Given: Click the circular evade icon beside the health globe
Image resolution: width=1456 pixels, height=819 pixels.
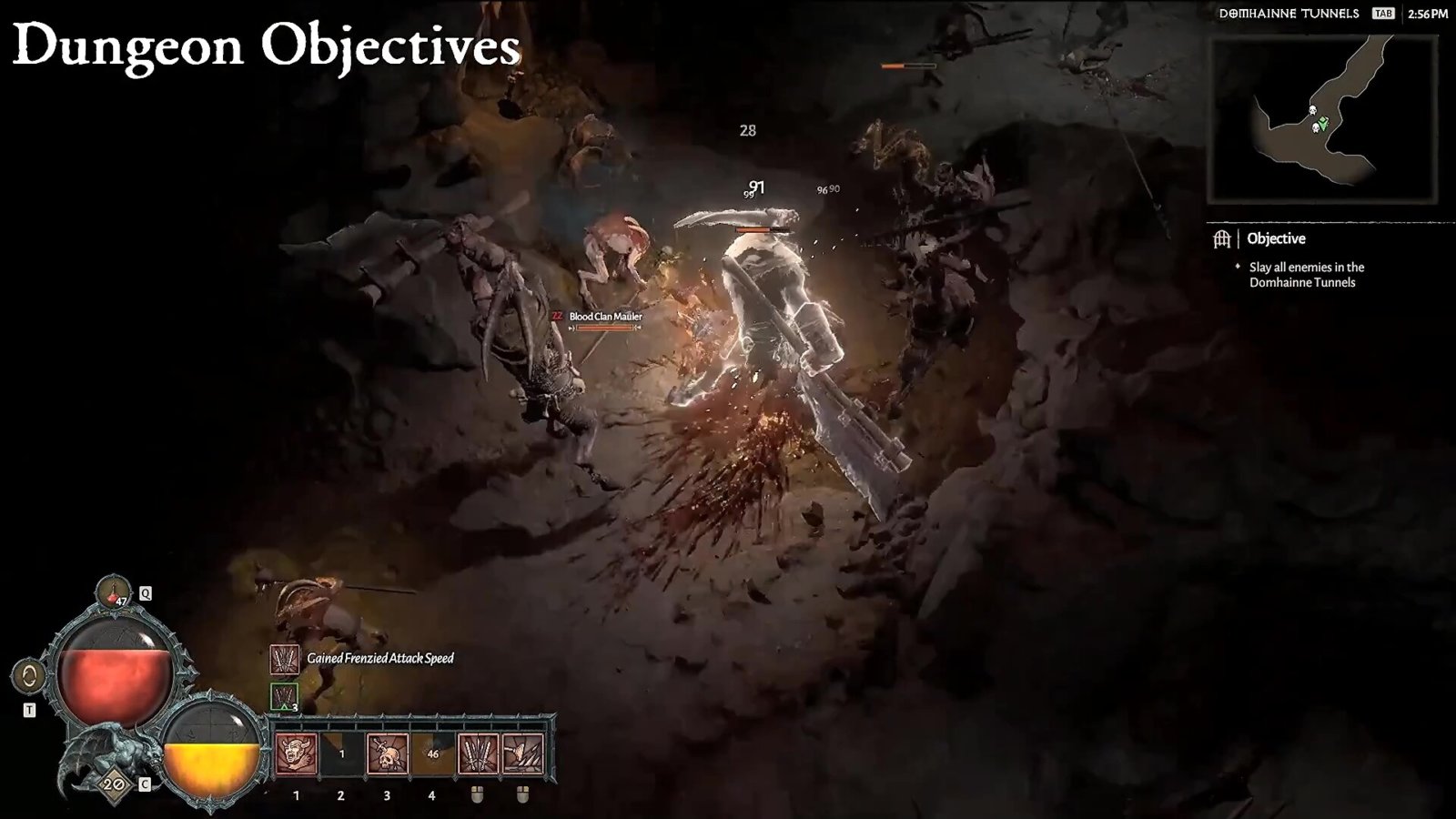Looking at the screenshot, I should (29, 676).
